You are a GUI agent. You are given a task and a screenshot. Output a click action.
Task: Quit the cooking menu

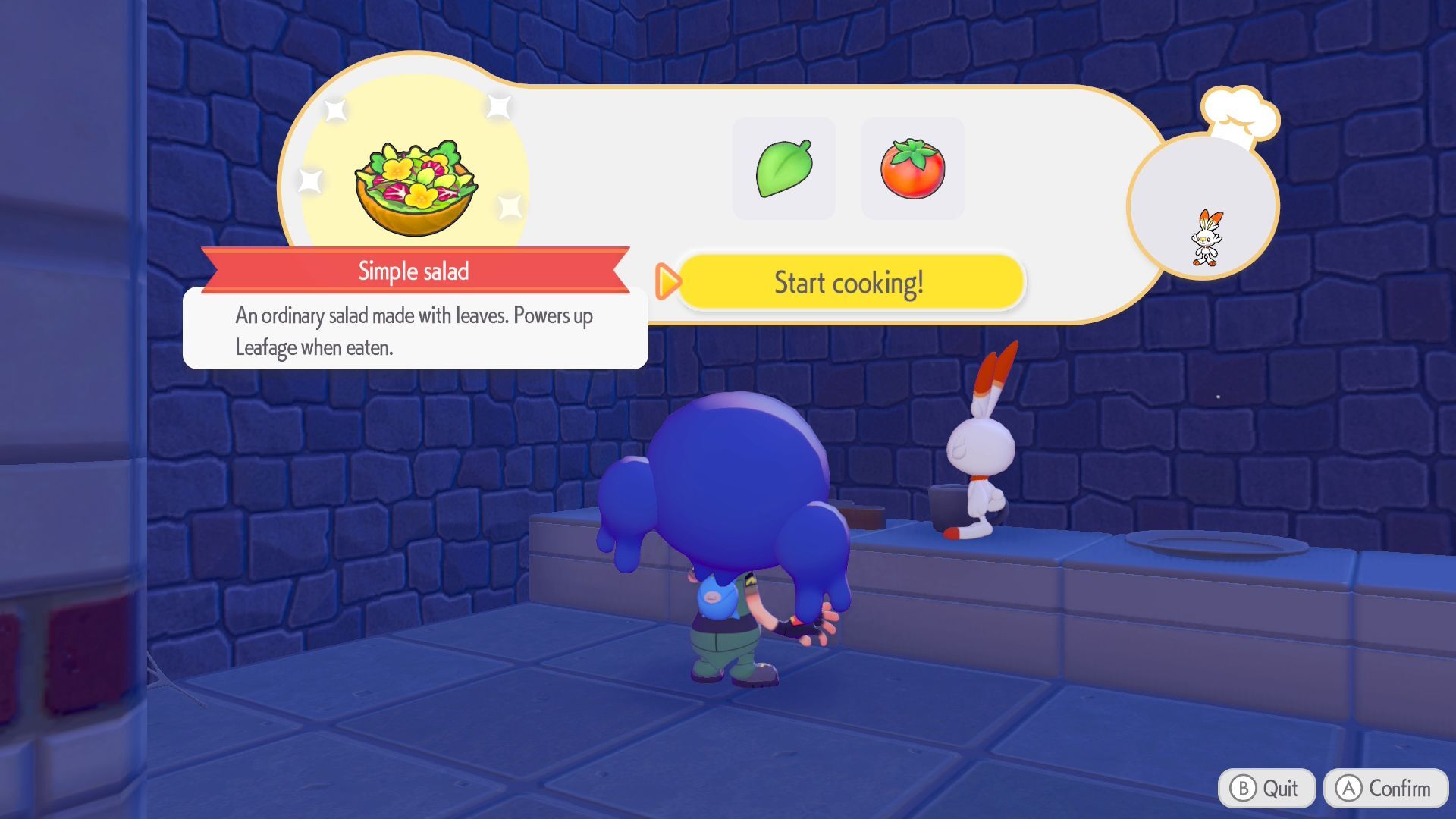coord(1266,789)
